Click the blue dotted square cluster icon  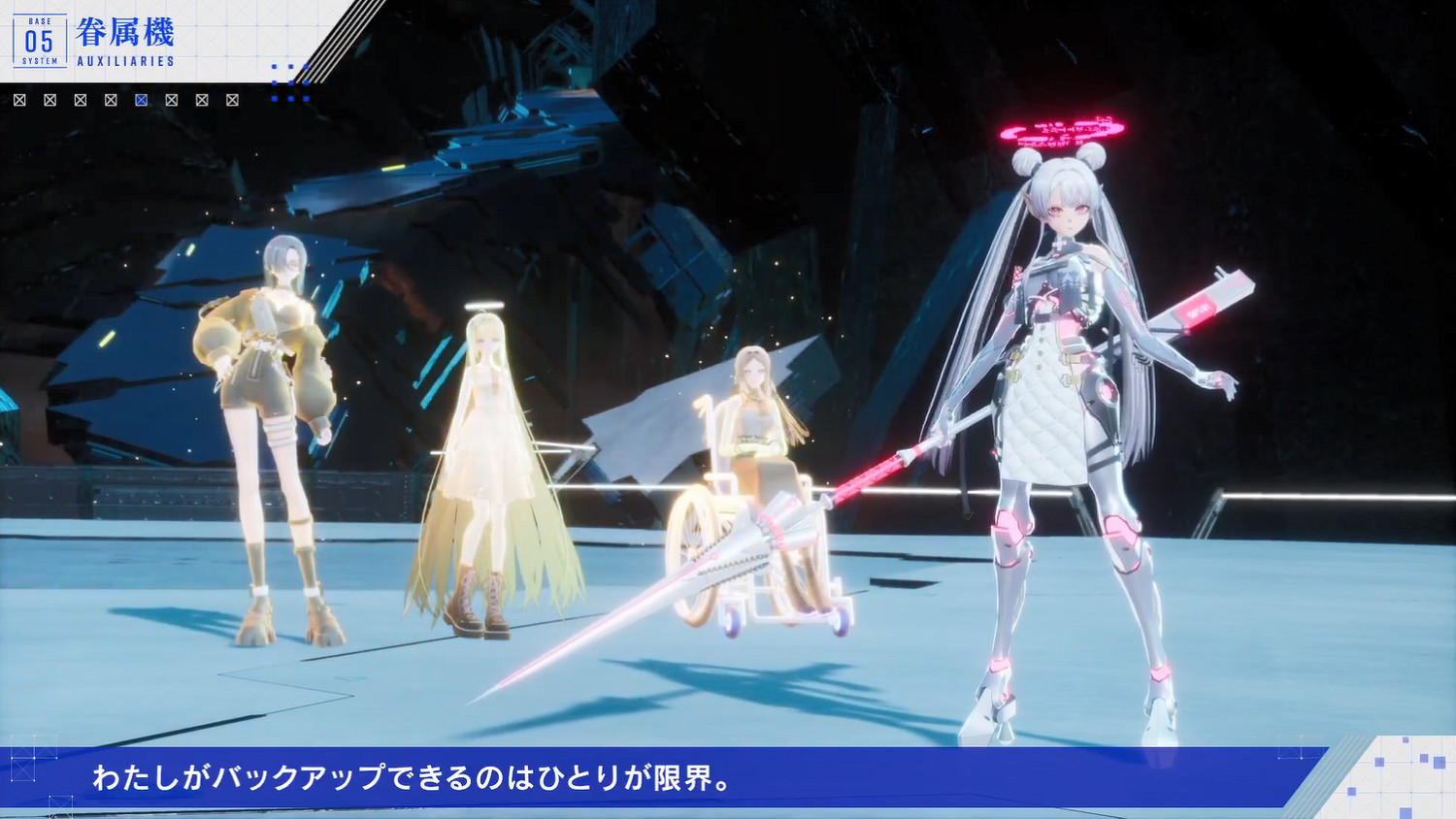[290, 82]
